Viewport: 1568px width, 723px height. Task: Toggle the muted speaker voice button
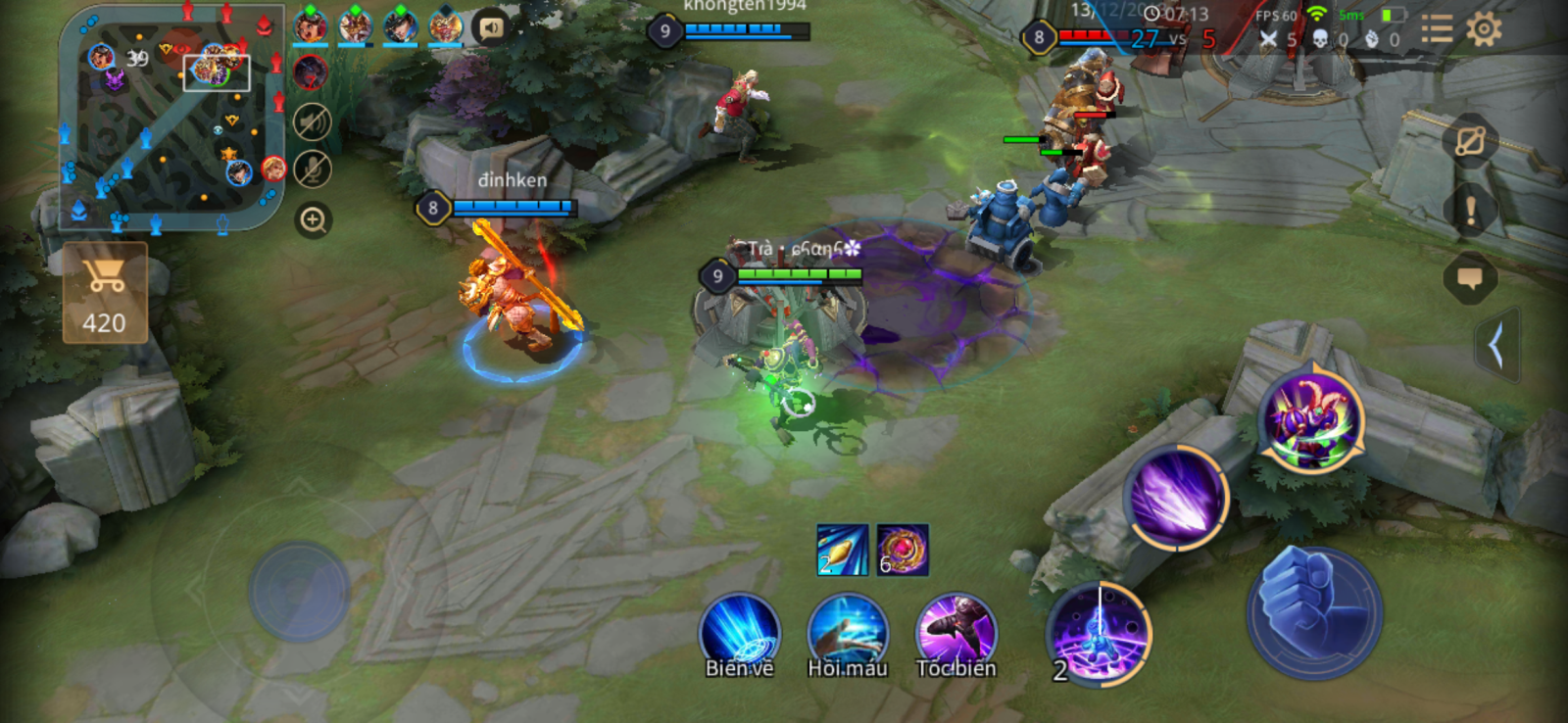point(313,122)
